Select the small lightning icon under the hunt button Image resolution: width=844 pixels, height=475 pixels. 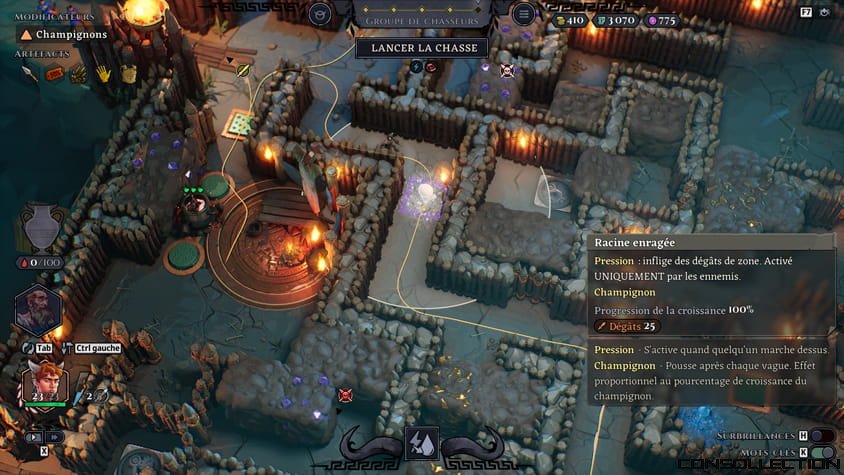[416, 67]
